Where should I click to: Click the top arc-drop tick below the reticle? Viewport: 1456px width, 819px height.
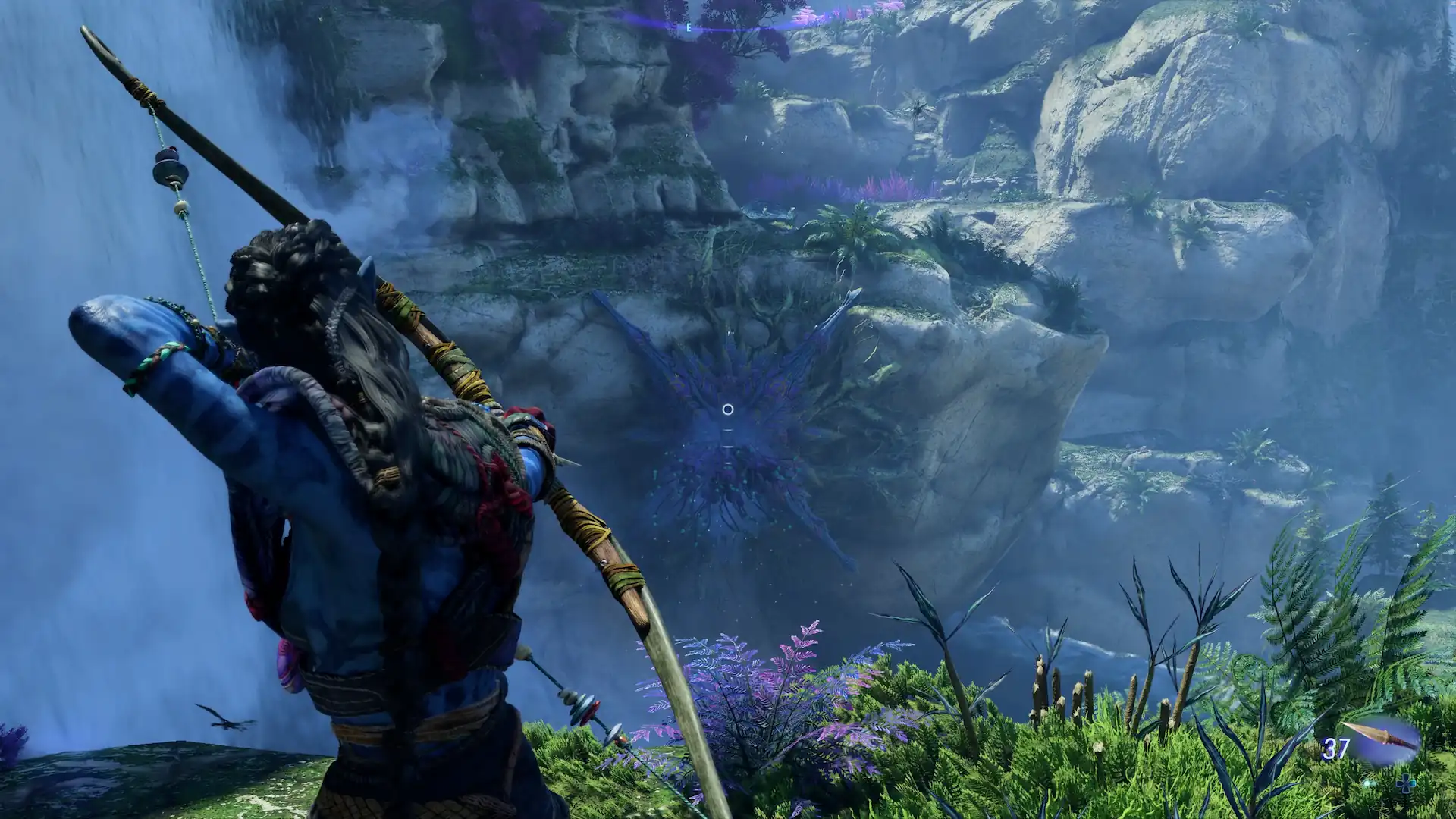(728, 430)
